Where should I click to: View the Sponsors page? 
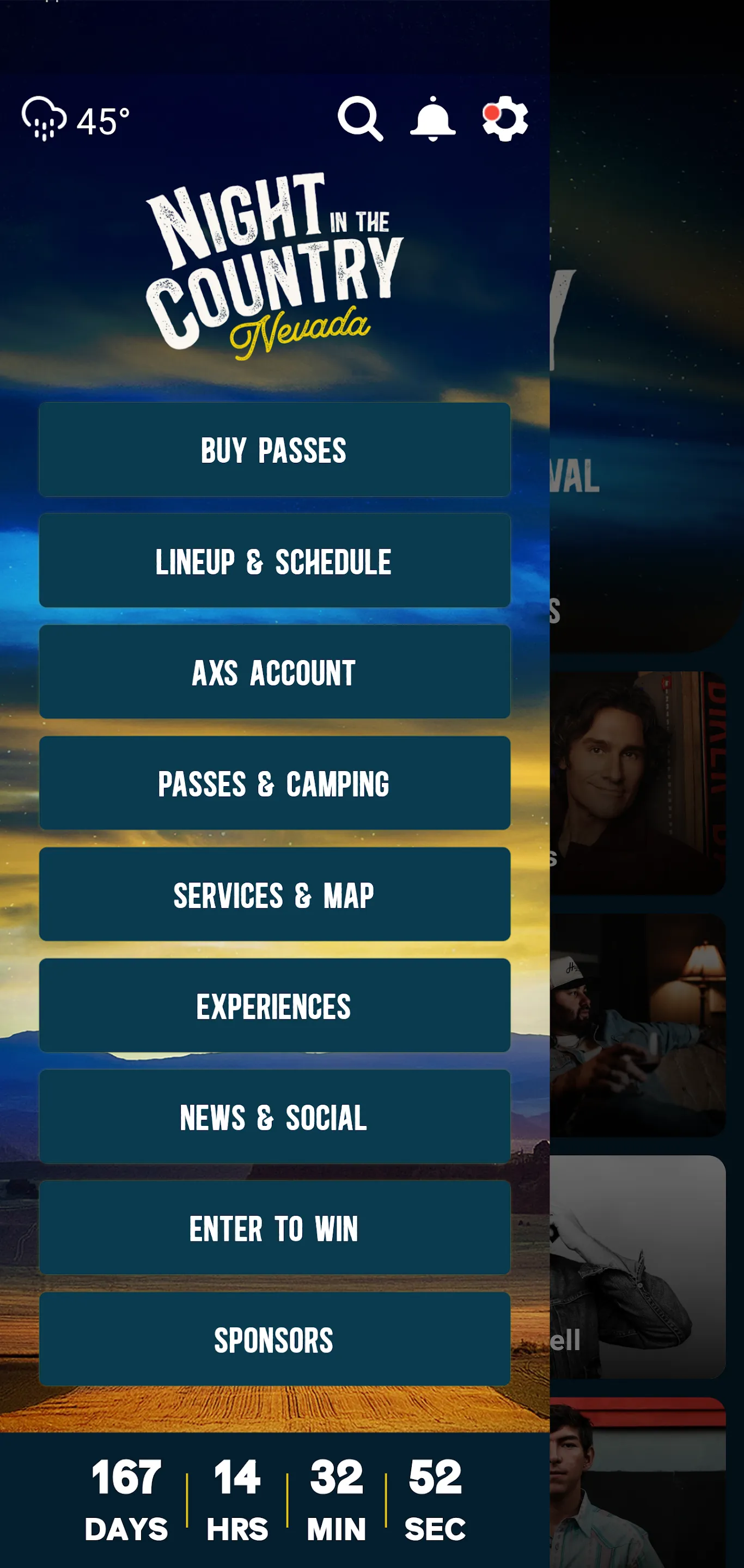tap(274, 1340)
